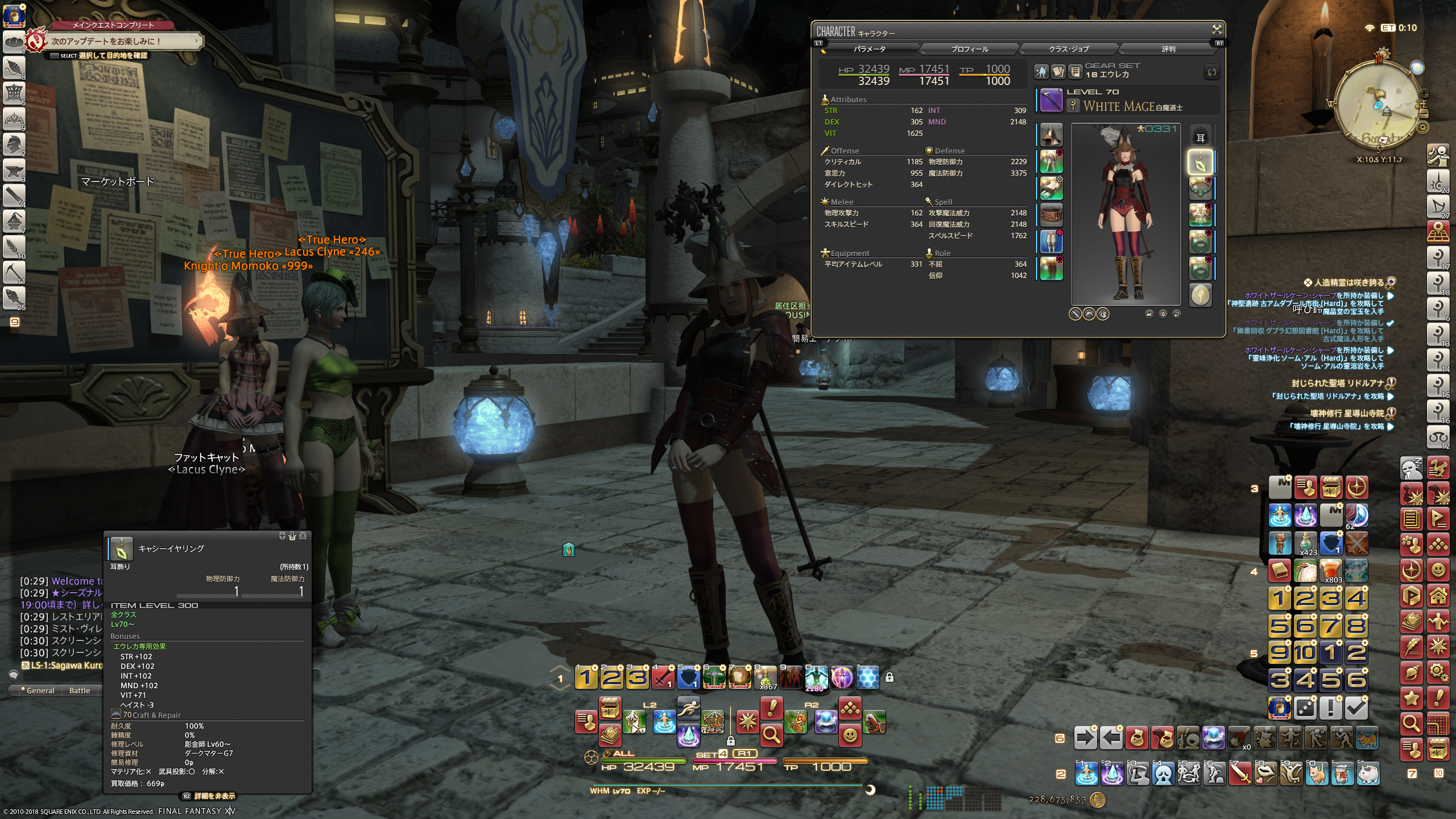
Task: Switch to the プロフィール tab
Action: pyautogui.click(x=969, y=49)
